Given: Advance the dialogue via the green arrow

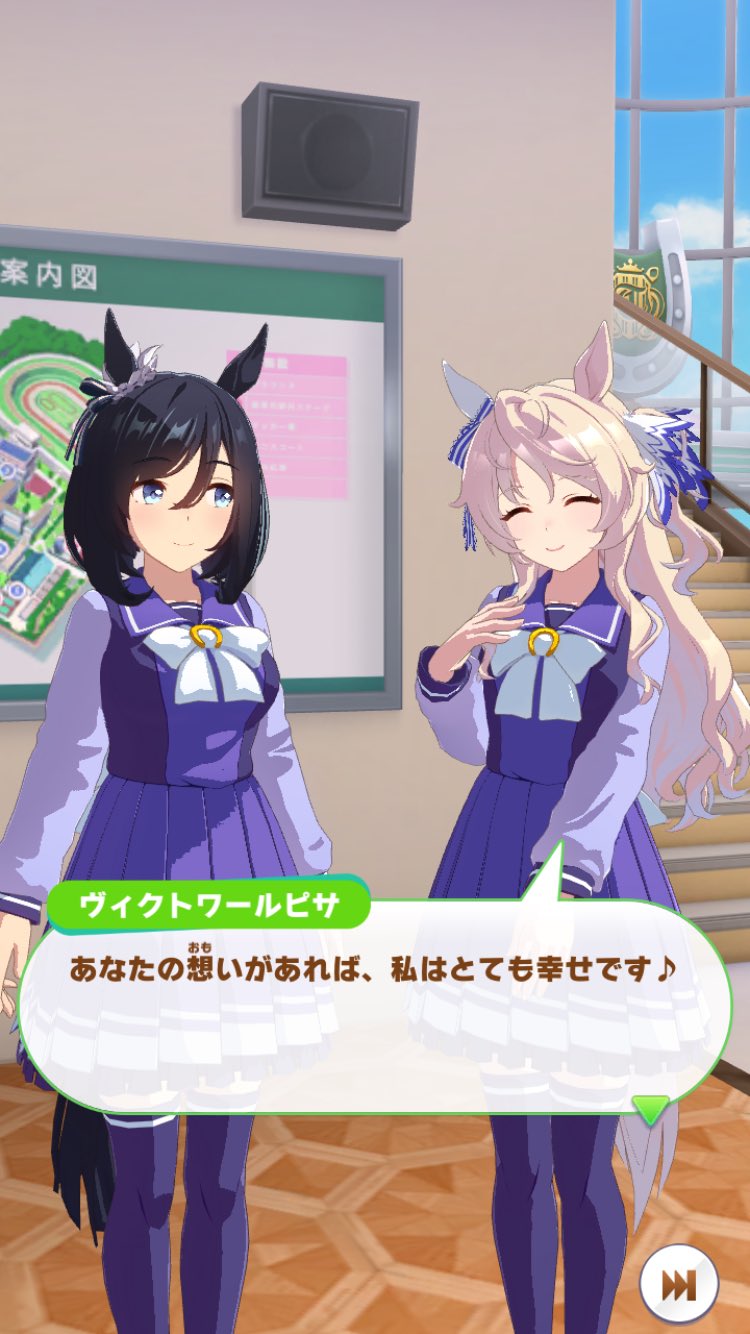Looking at the screenshot, I should coord(651,1107).
